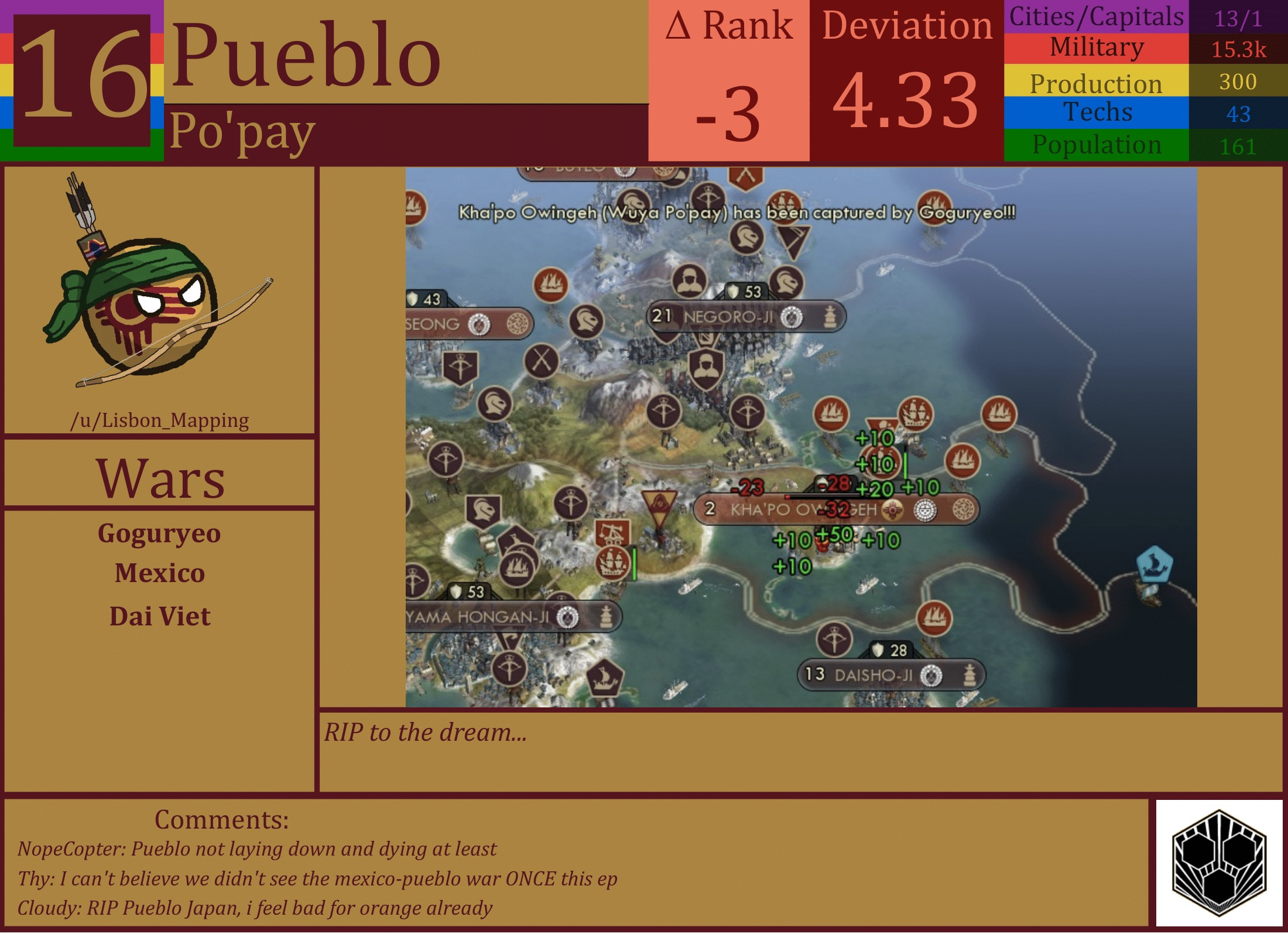Click the green health bar beside the frigate
Image resolution: width=1288 pixels, height=934 pixels.
click(635, 564)
